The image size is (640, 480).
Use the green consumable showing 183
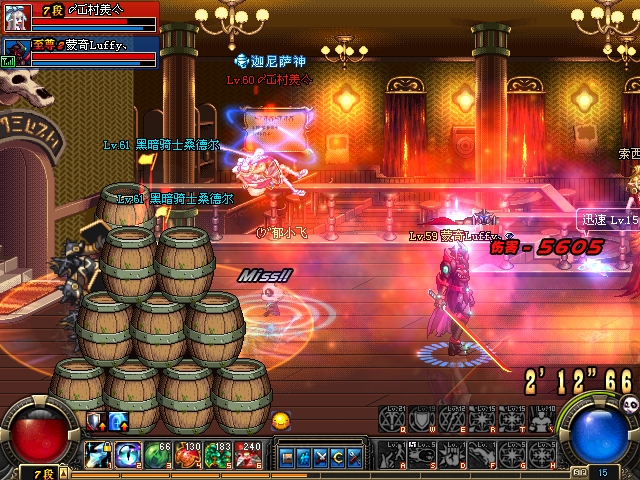(219, 455)
